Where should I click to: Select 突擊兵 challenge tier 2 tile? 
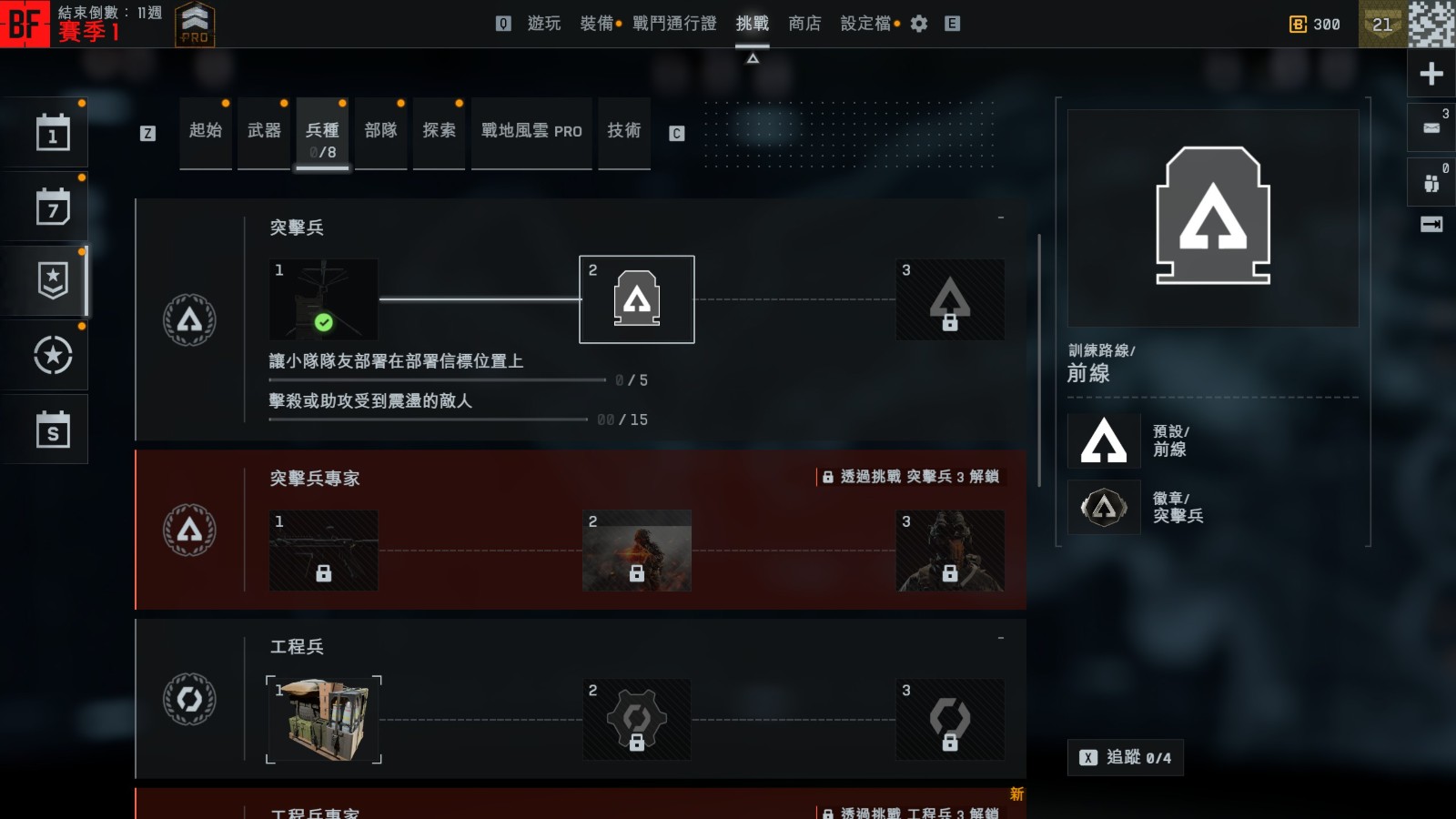click(637, 299)
